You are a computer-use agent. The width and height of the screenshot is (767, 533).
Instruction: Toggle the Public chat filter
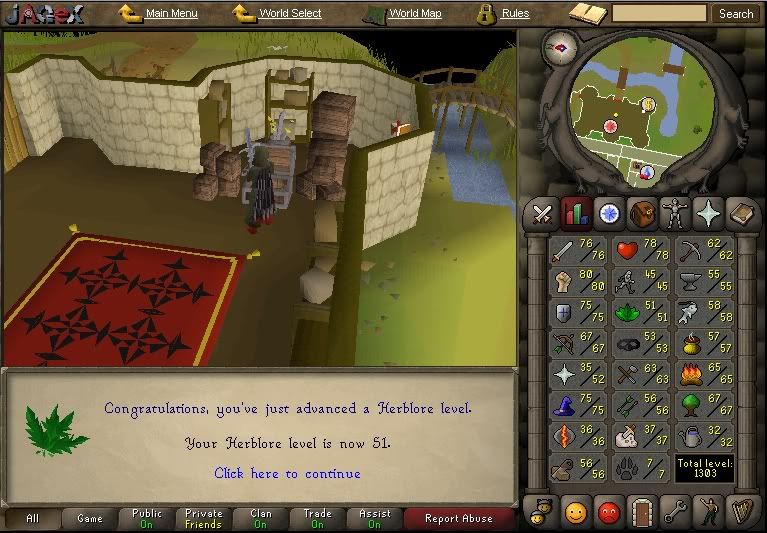tap(147, 519)
